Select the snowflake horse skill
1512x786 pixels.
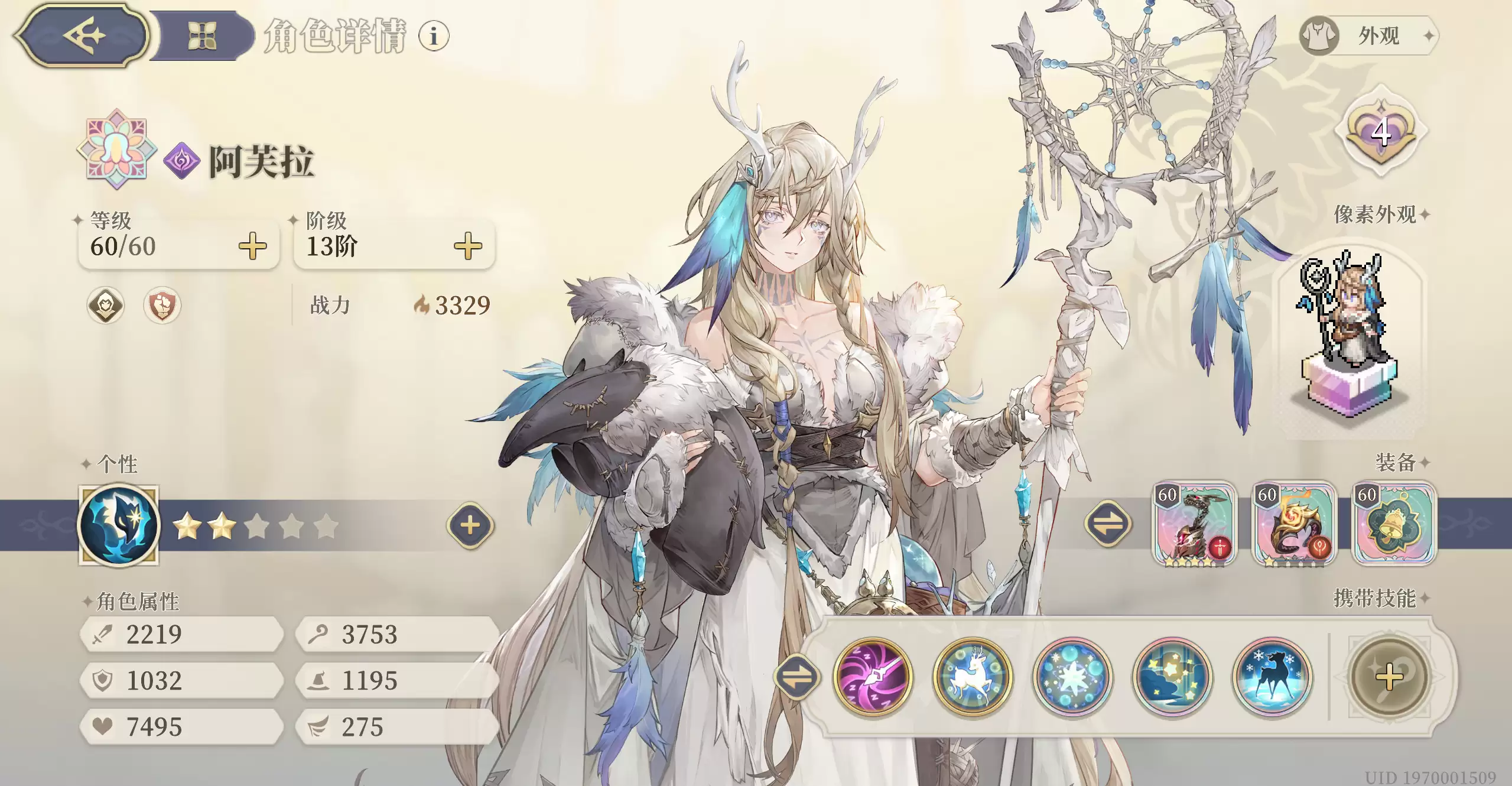pos(1272,677)
